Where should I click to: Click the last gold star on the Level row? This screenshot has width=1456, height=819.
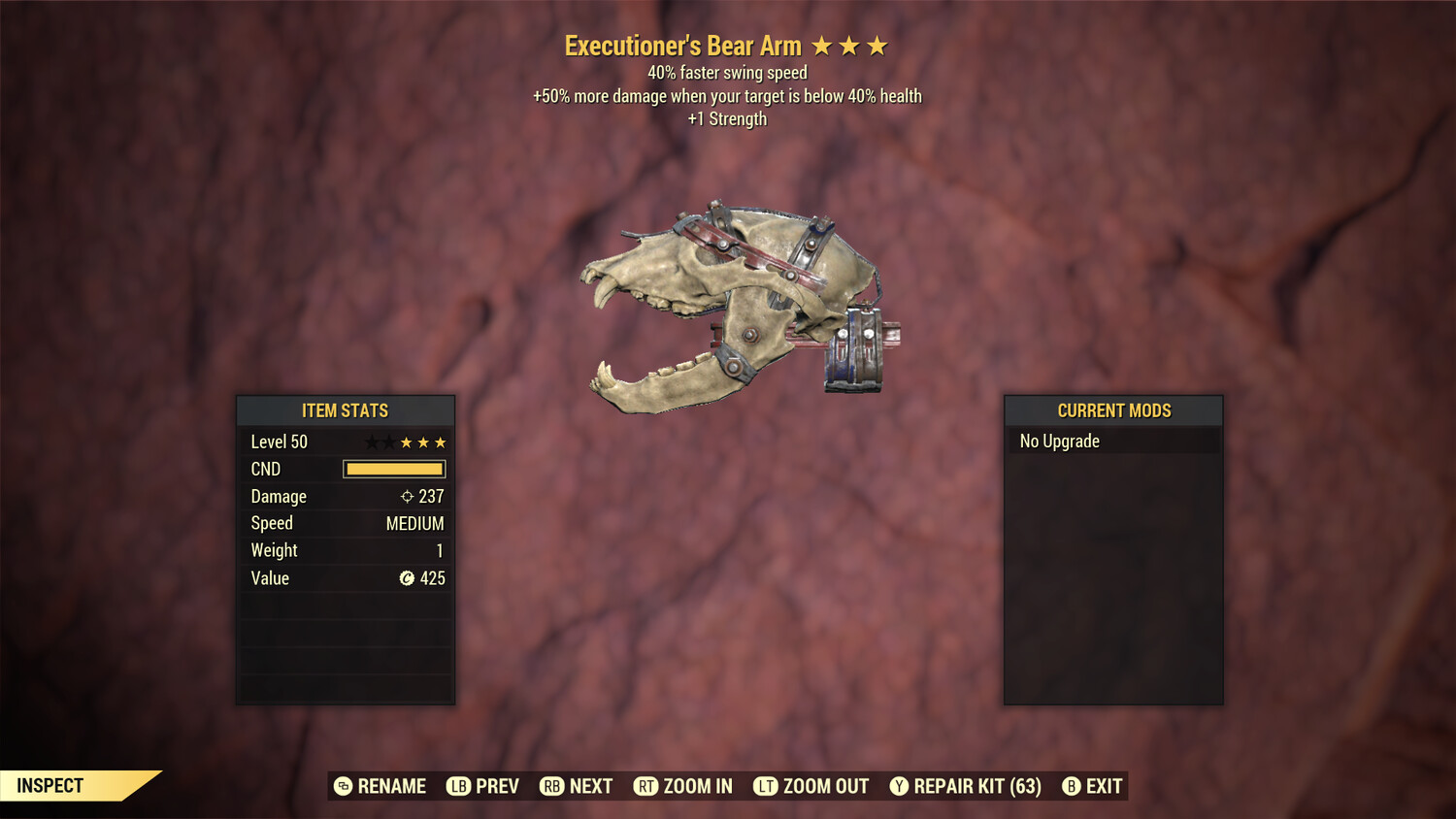pyautogui.click(x=440, y=442)
